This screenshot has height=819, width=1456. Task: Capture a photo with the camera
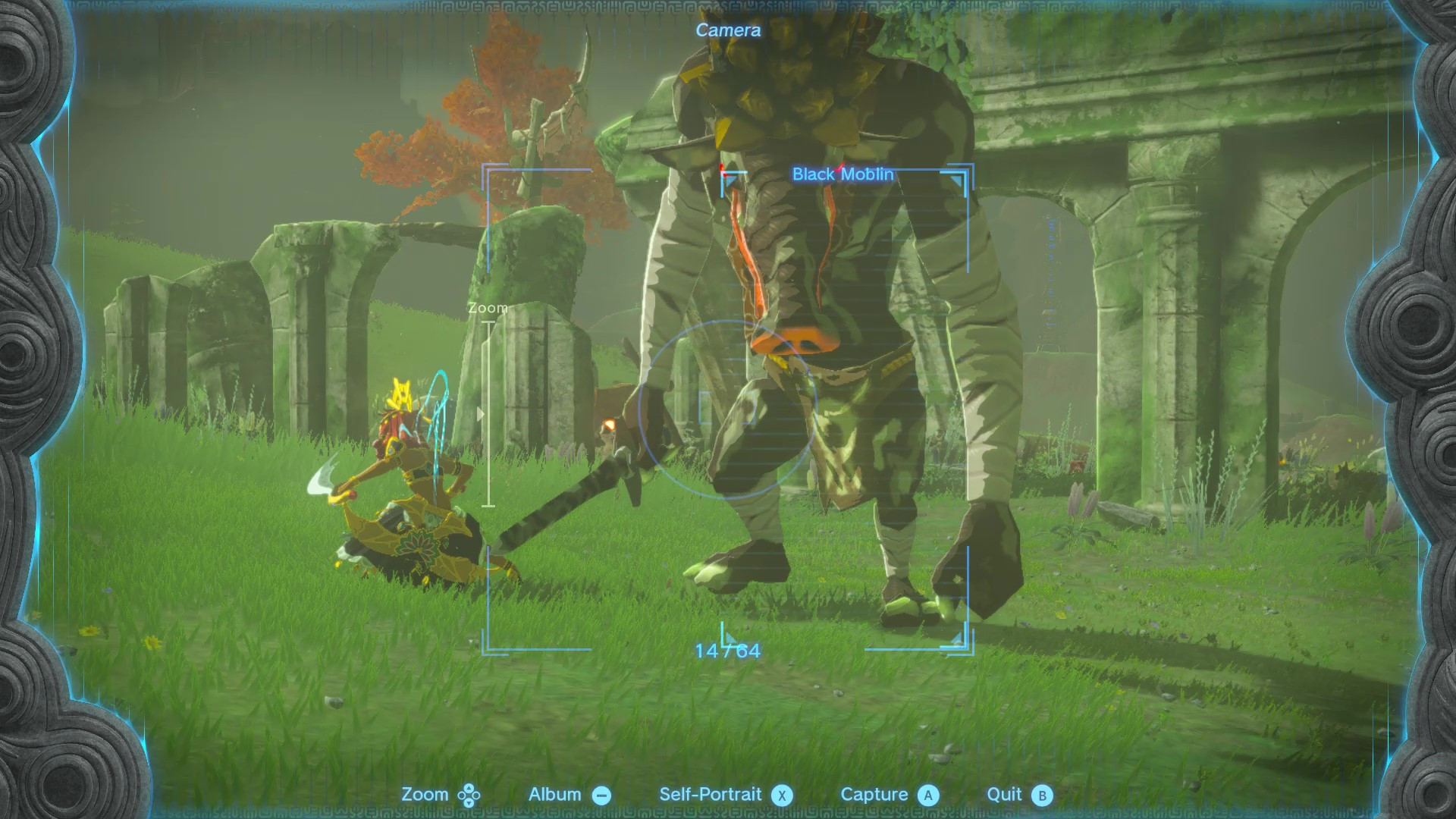876,795
